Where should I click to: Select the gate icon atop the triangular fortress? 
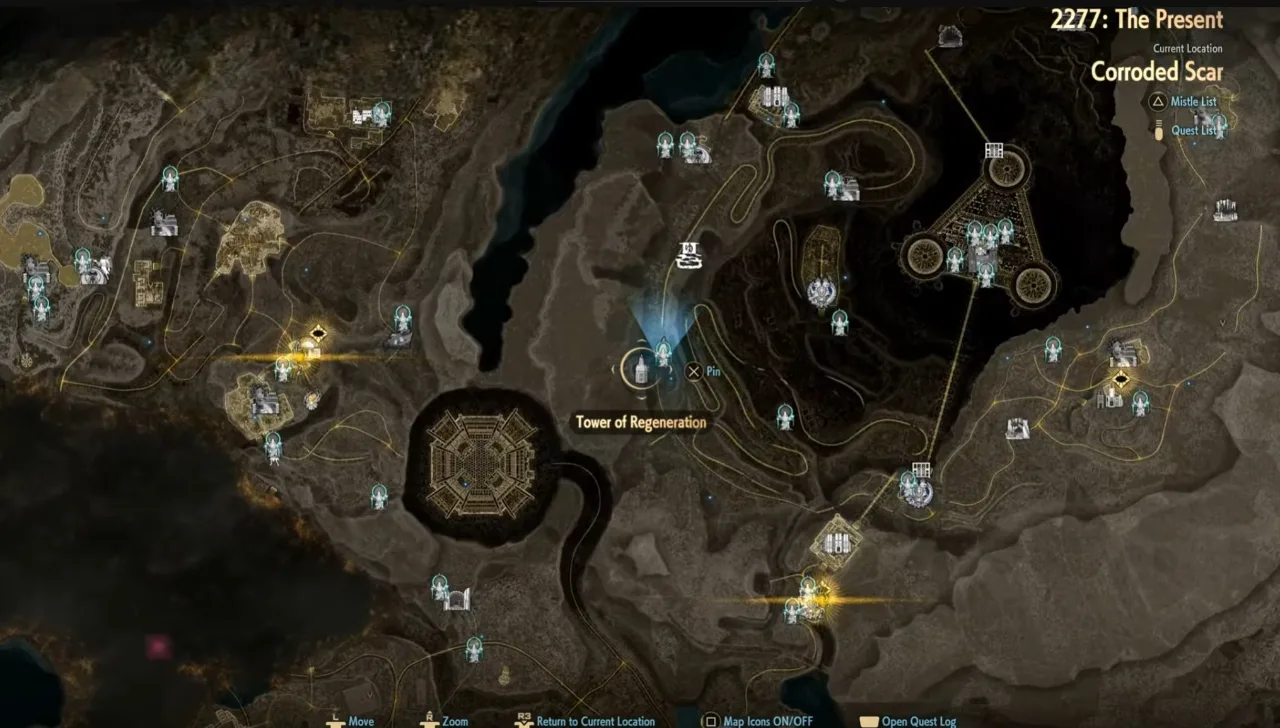(993, 151)
